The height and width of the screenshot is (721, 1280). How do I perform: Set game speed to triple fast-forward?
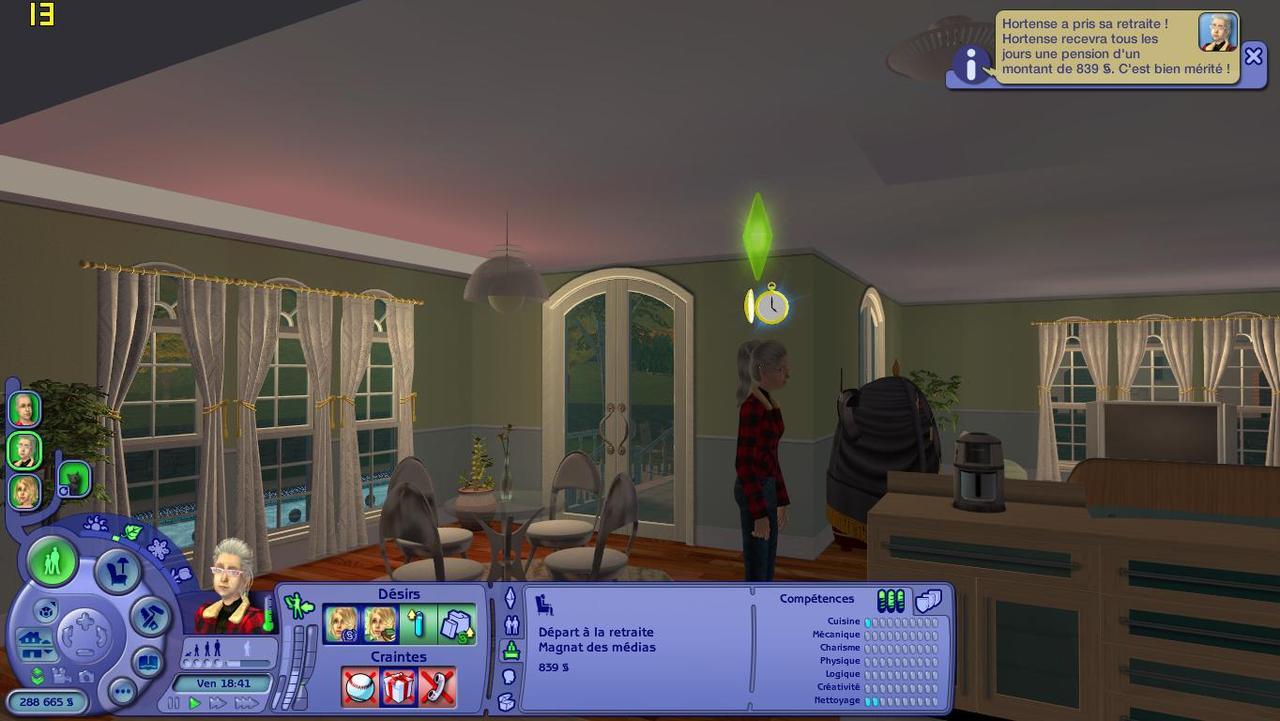click(x=246, y=703)
